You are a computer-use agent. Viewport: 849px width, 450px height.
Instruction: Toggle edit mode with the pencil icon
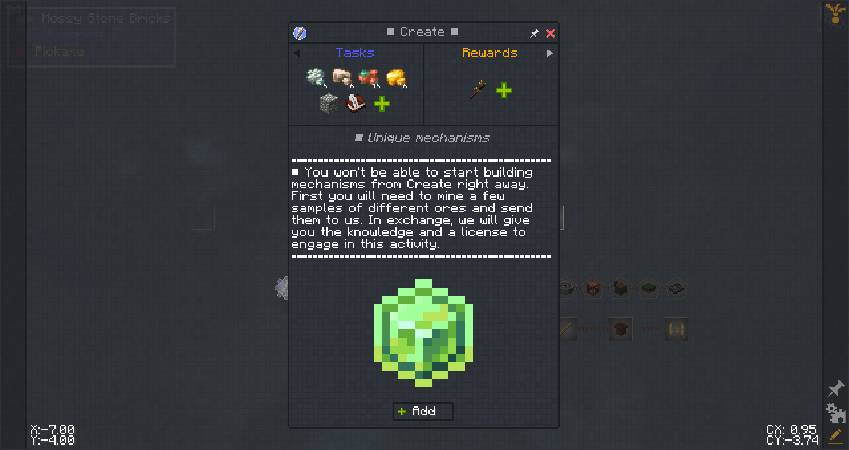836,436
